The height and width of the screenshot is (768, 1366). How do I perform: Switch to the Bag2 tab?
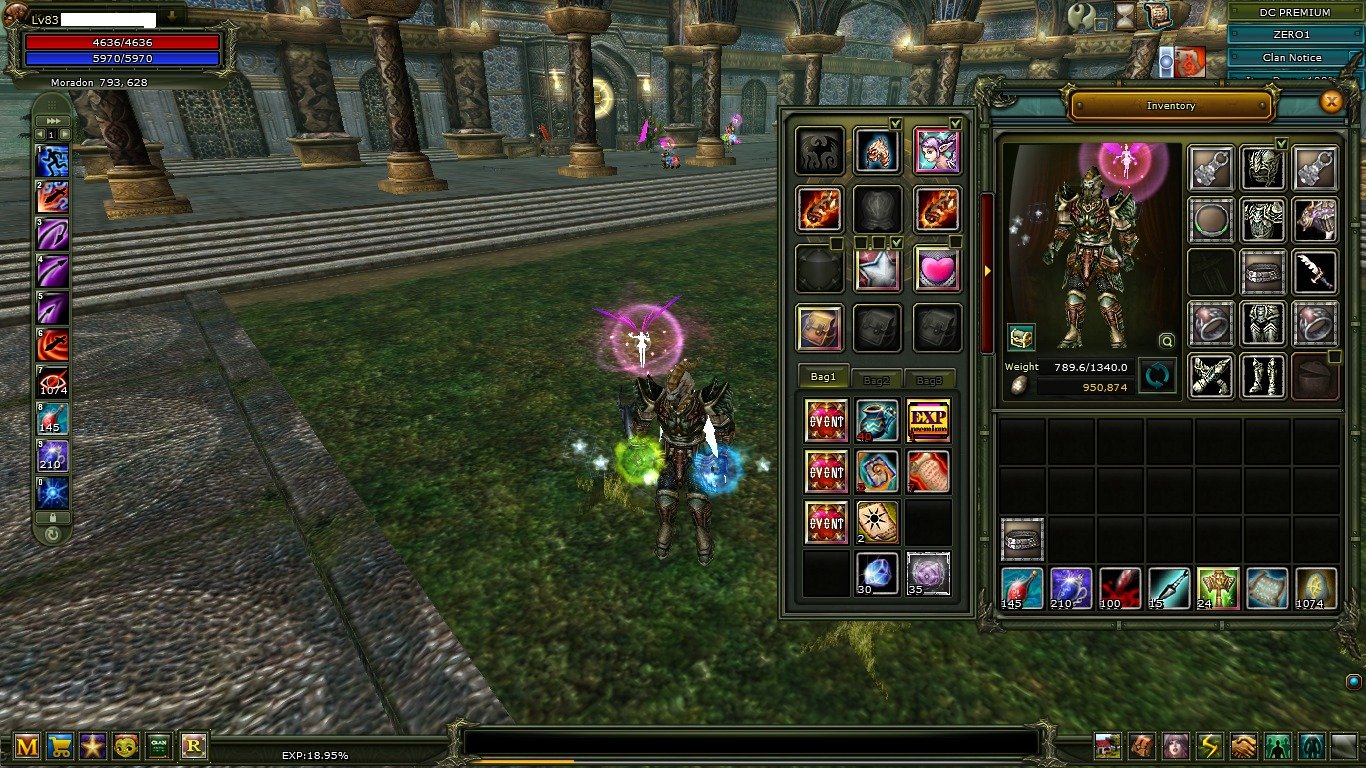coord(877,380)
